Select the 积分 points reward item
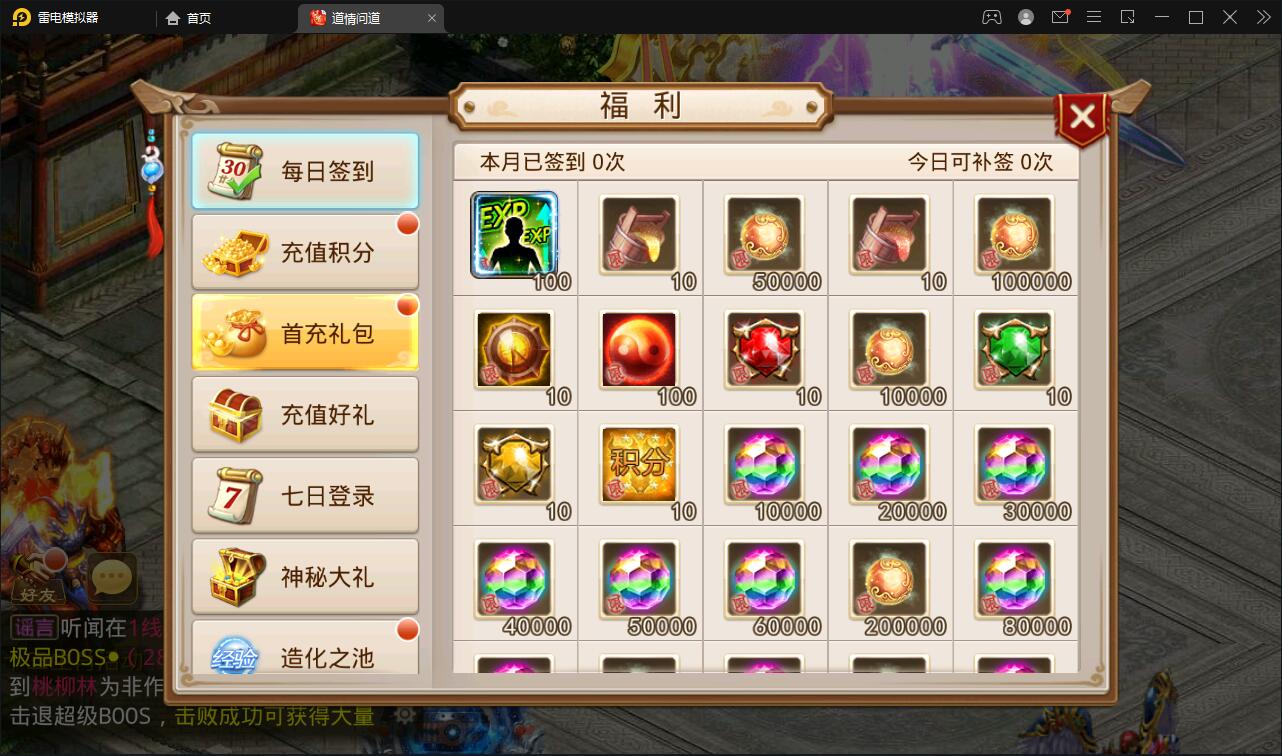Screen dimensions: 1282x756 639,466
